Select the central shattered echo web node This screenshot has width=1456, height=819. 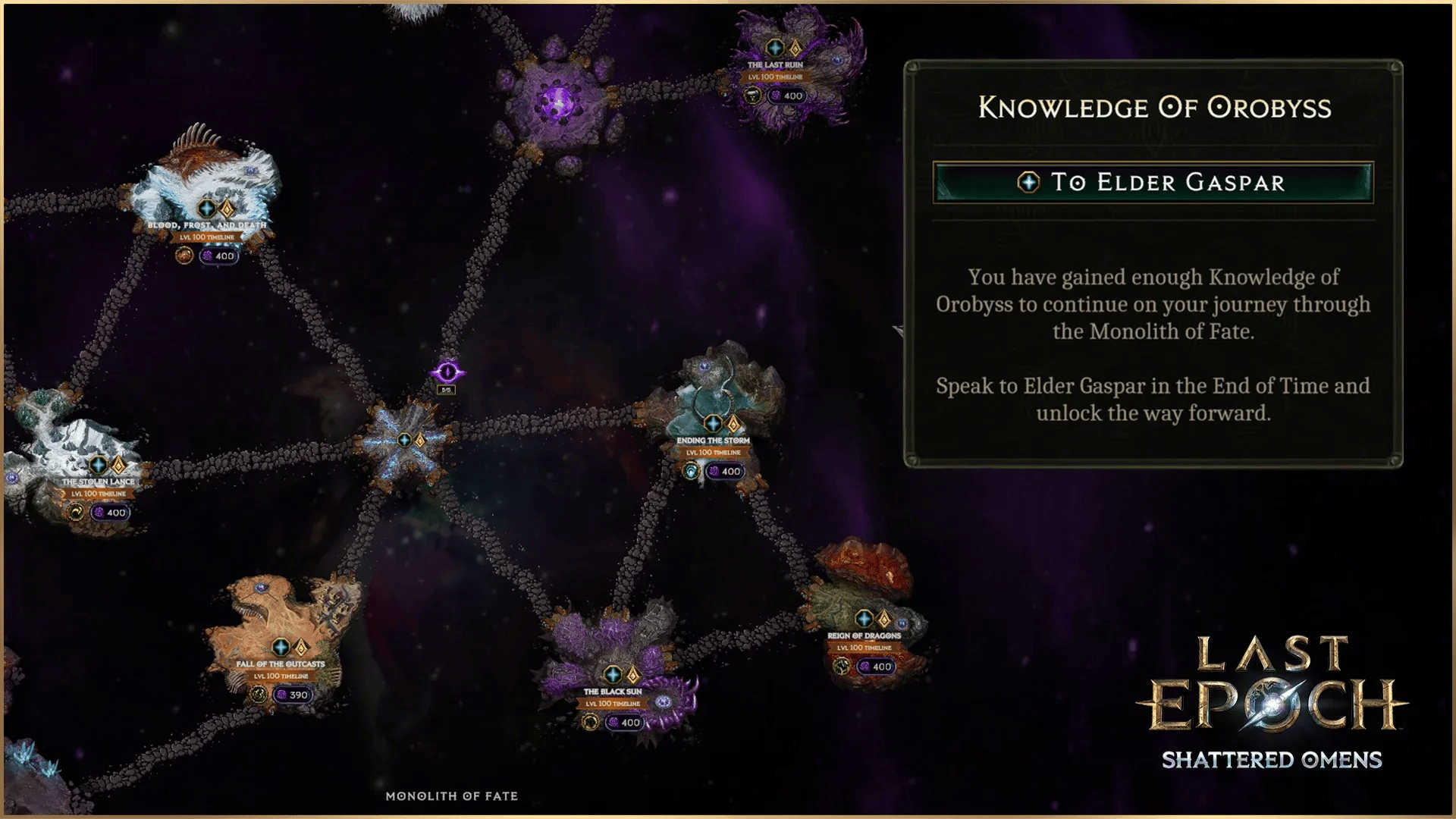tap(406, 440)
